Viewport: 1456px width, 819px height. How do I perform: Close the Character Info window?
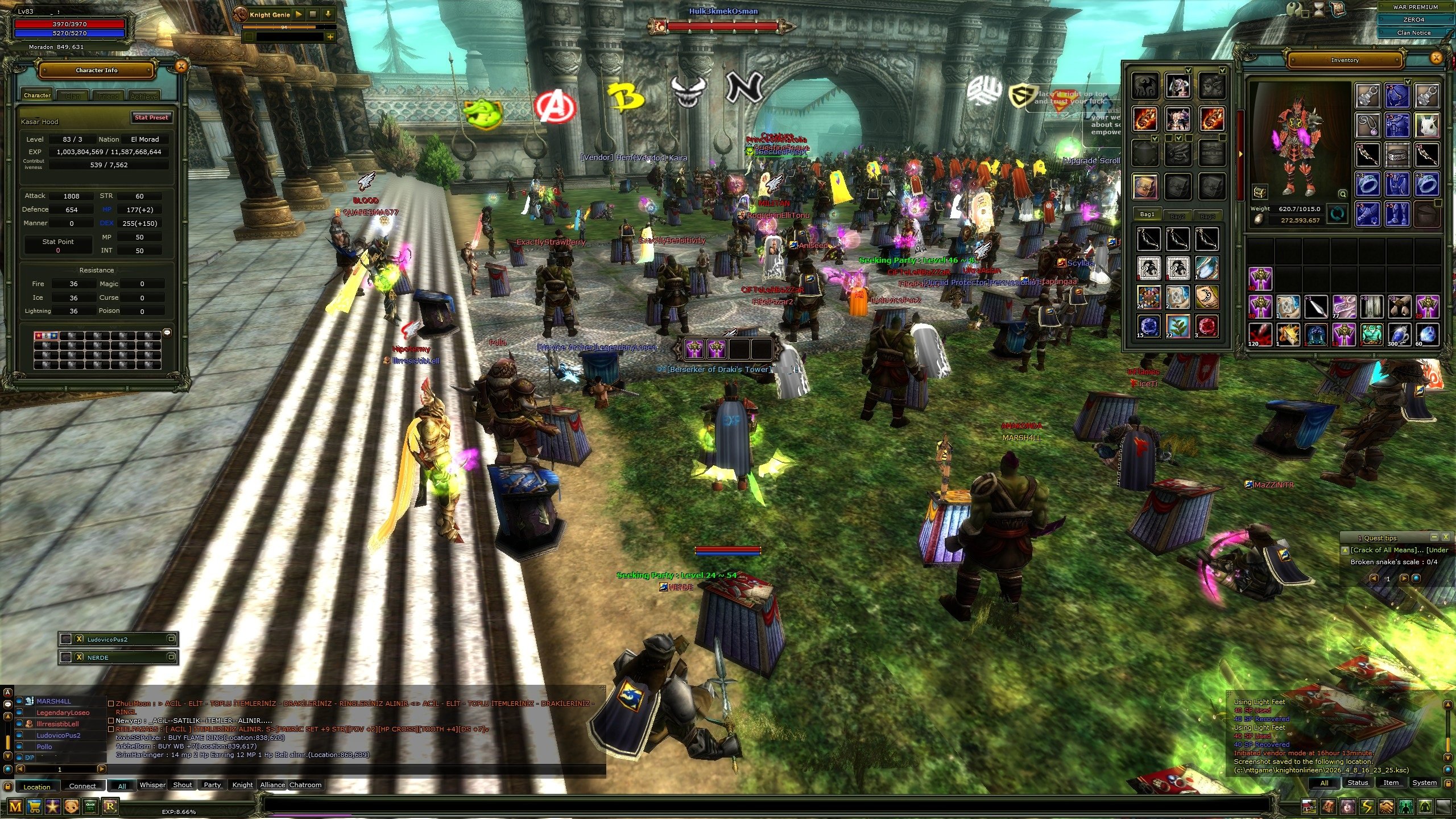point(181,67)
